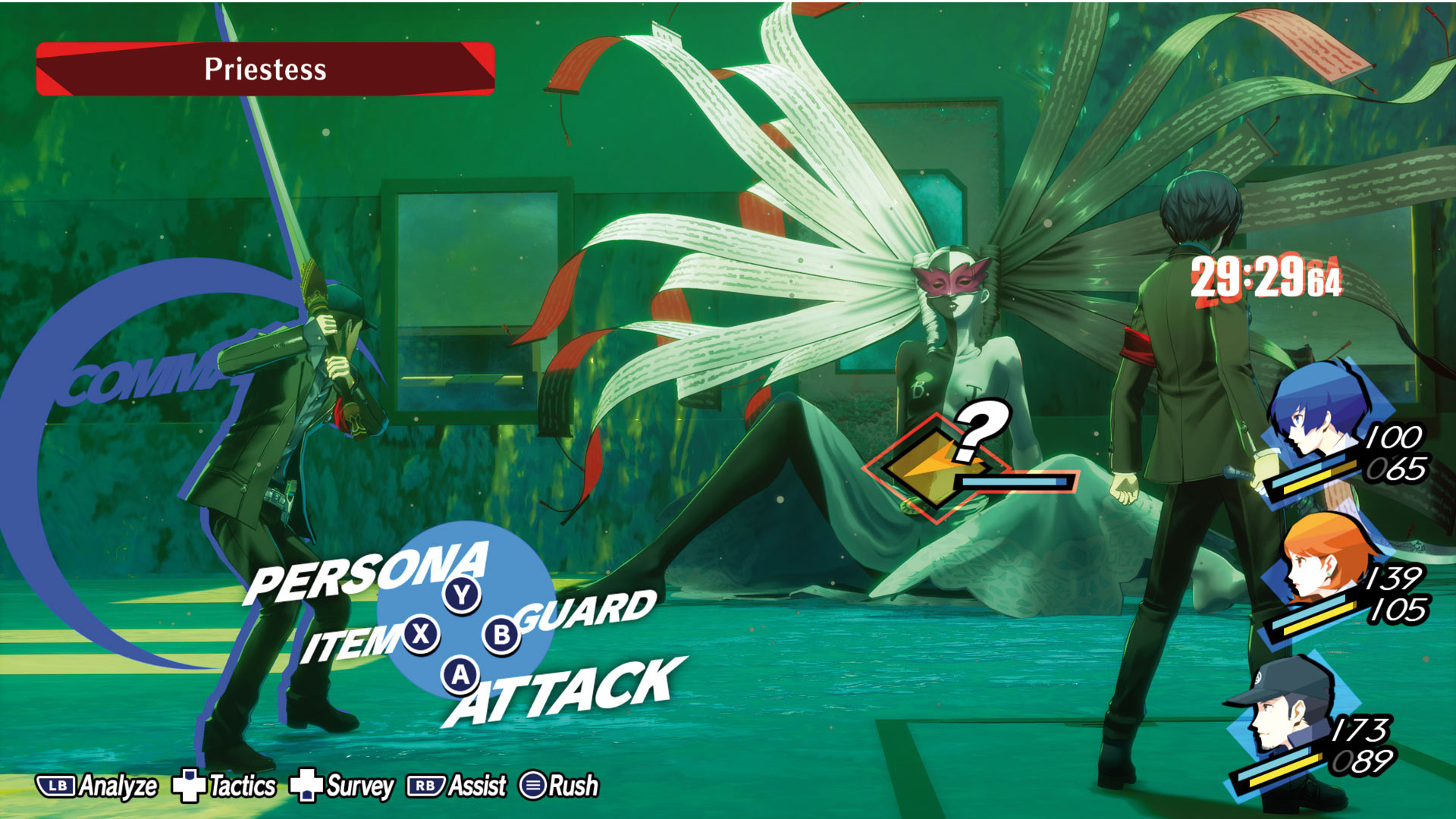This screenshot has height=819, width=1456.
Task: Select the Survey option
Action: 343,786
